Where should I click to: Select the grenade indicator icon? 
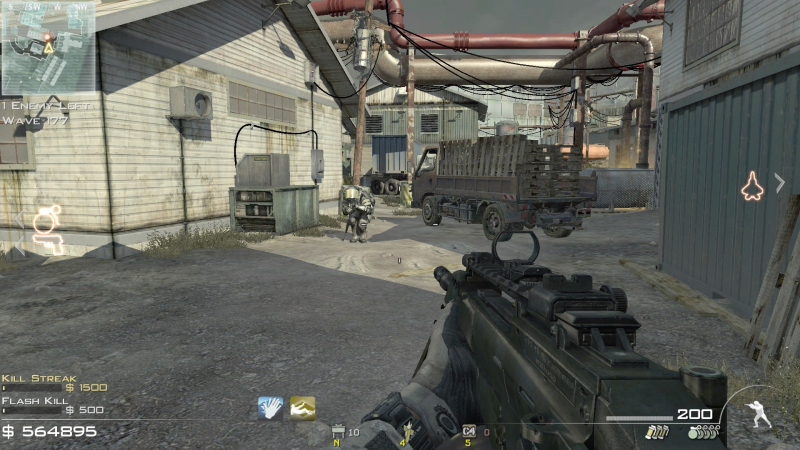click(46, 220)
